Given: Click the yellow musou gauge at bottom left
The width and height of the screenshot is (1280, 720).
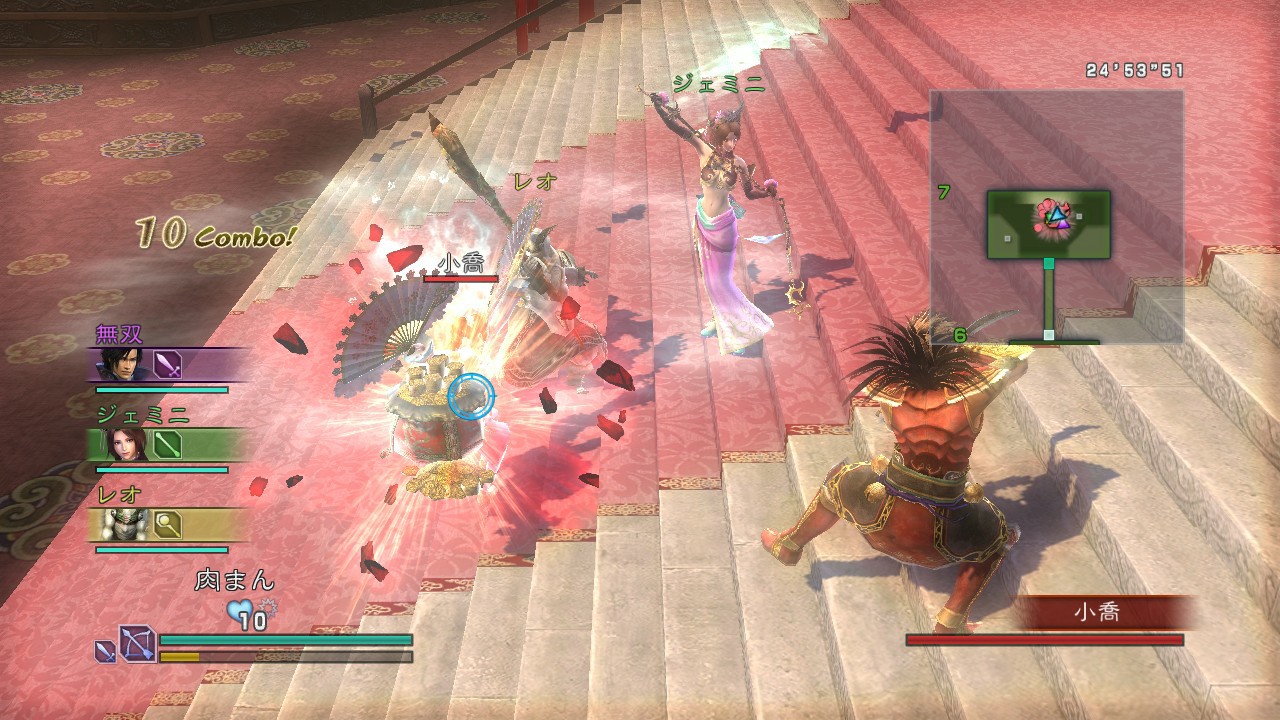Looking at the screenshot, I should 180,655.
